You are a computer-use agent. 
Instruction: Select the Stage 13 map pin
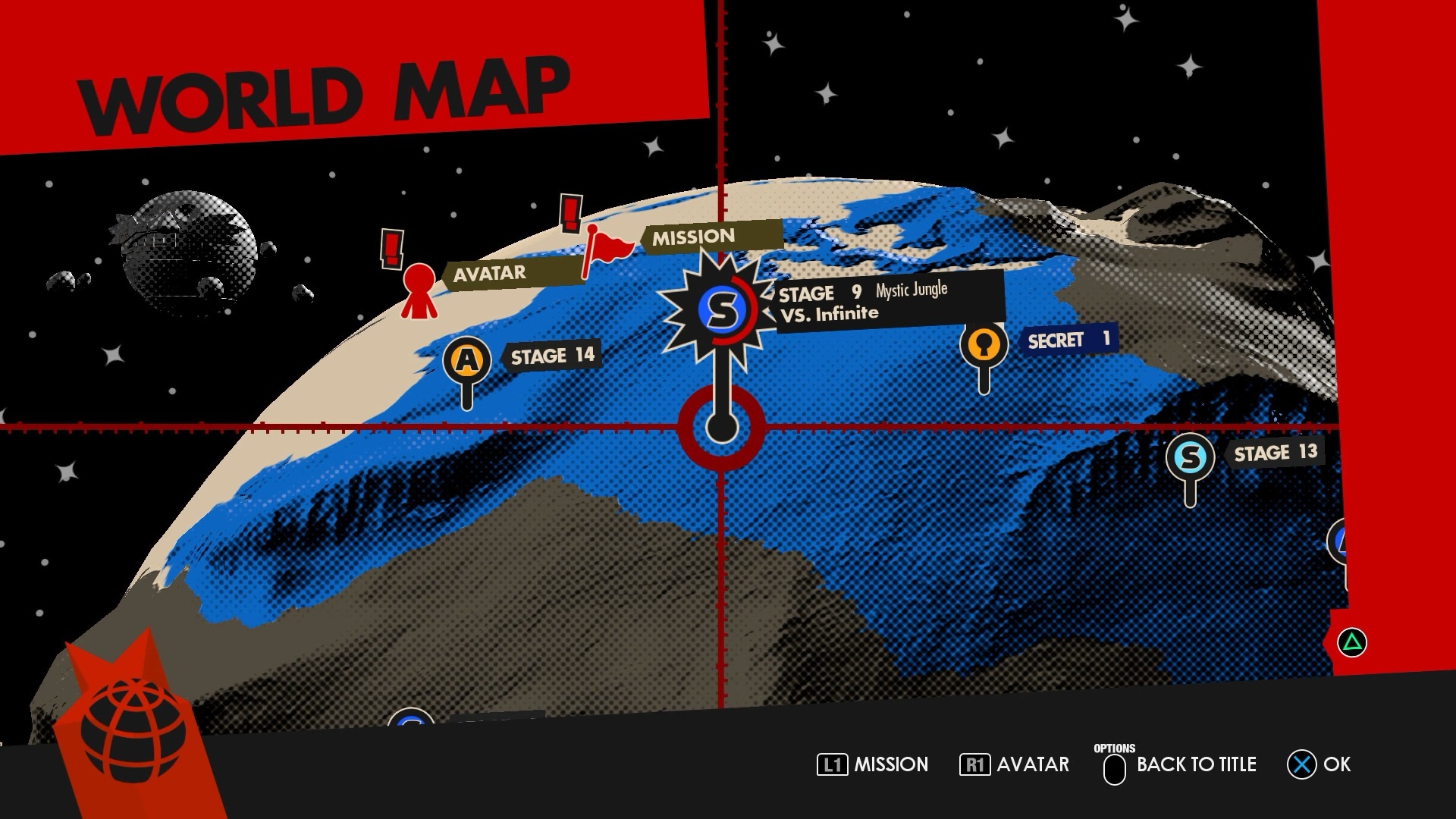1190,457
